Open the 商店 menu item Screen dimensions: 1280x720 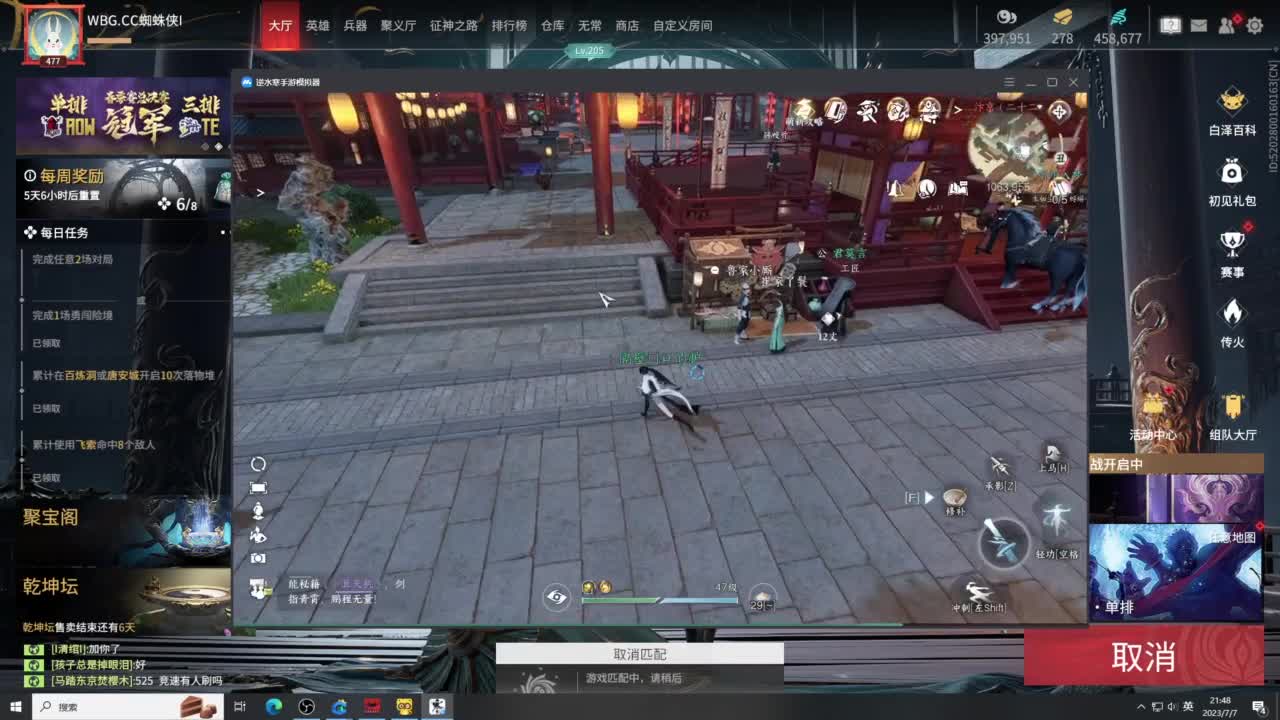626,26
